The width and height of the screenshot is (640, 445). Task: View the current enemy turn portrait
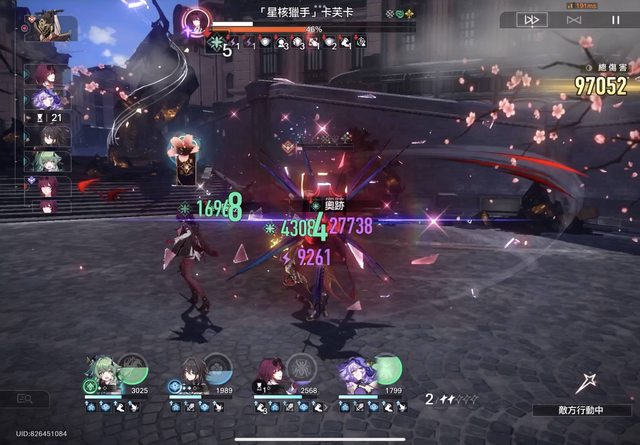(x=40, y=25)
